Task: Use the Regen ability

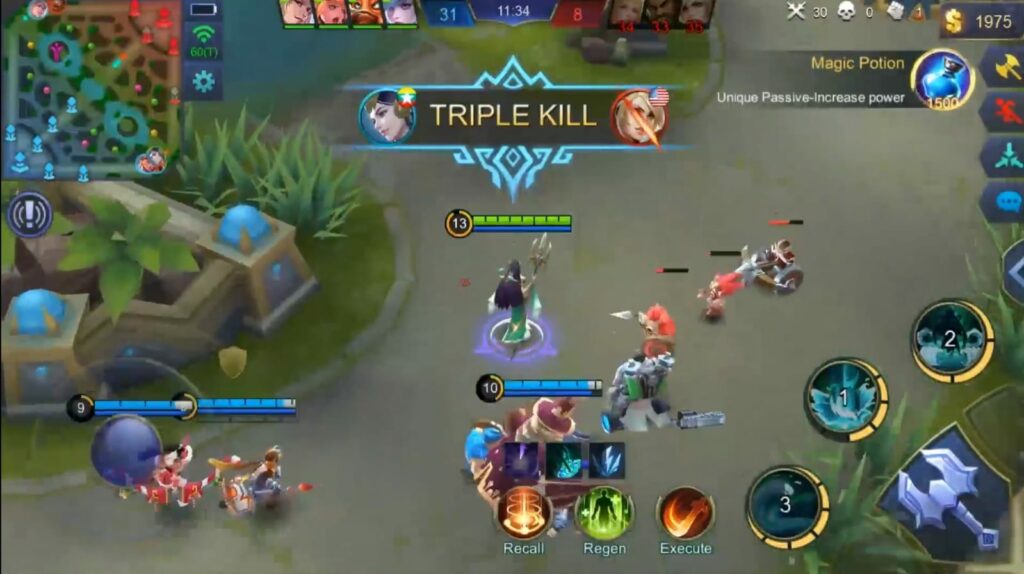Action: tap(604, 513)
